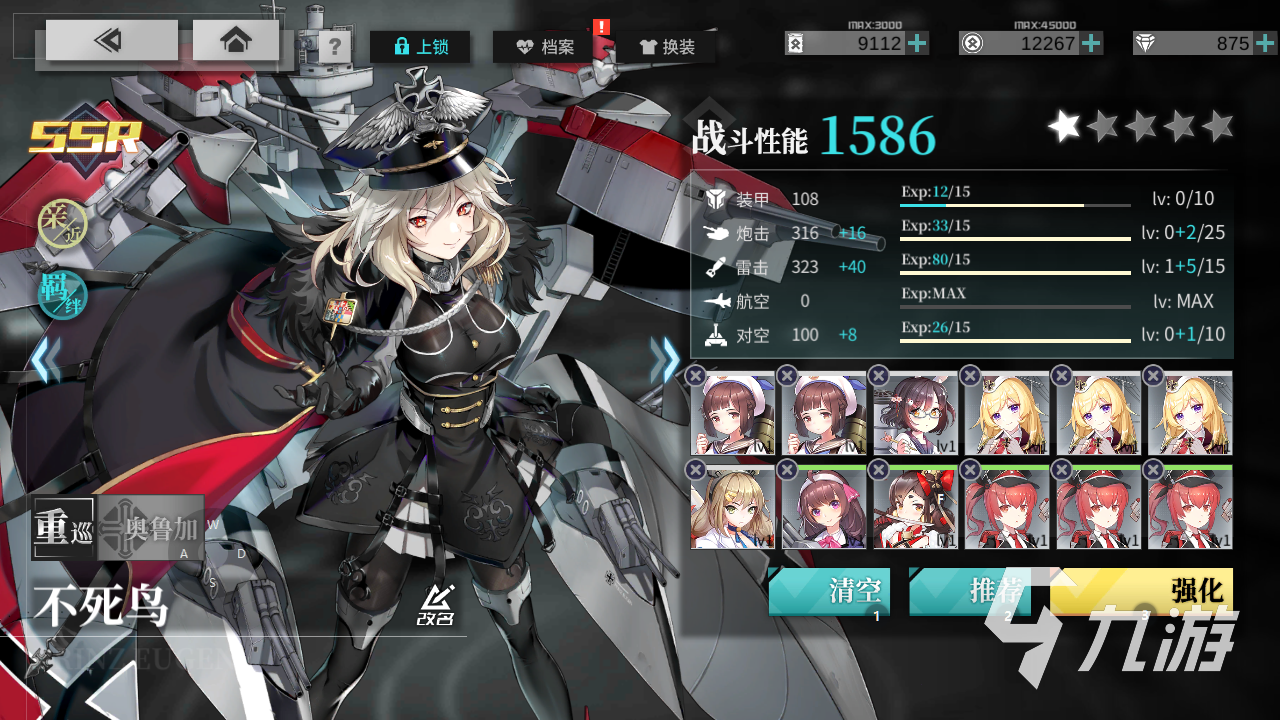
Task: Click the 对空 anti-air stat icon
Action: pos(717,335)
